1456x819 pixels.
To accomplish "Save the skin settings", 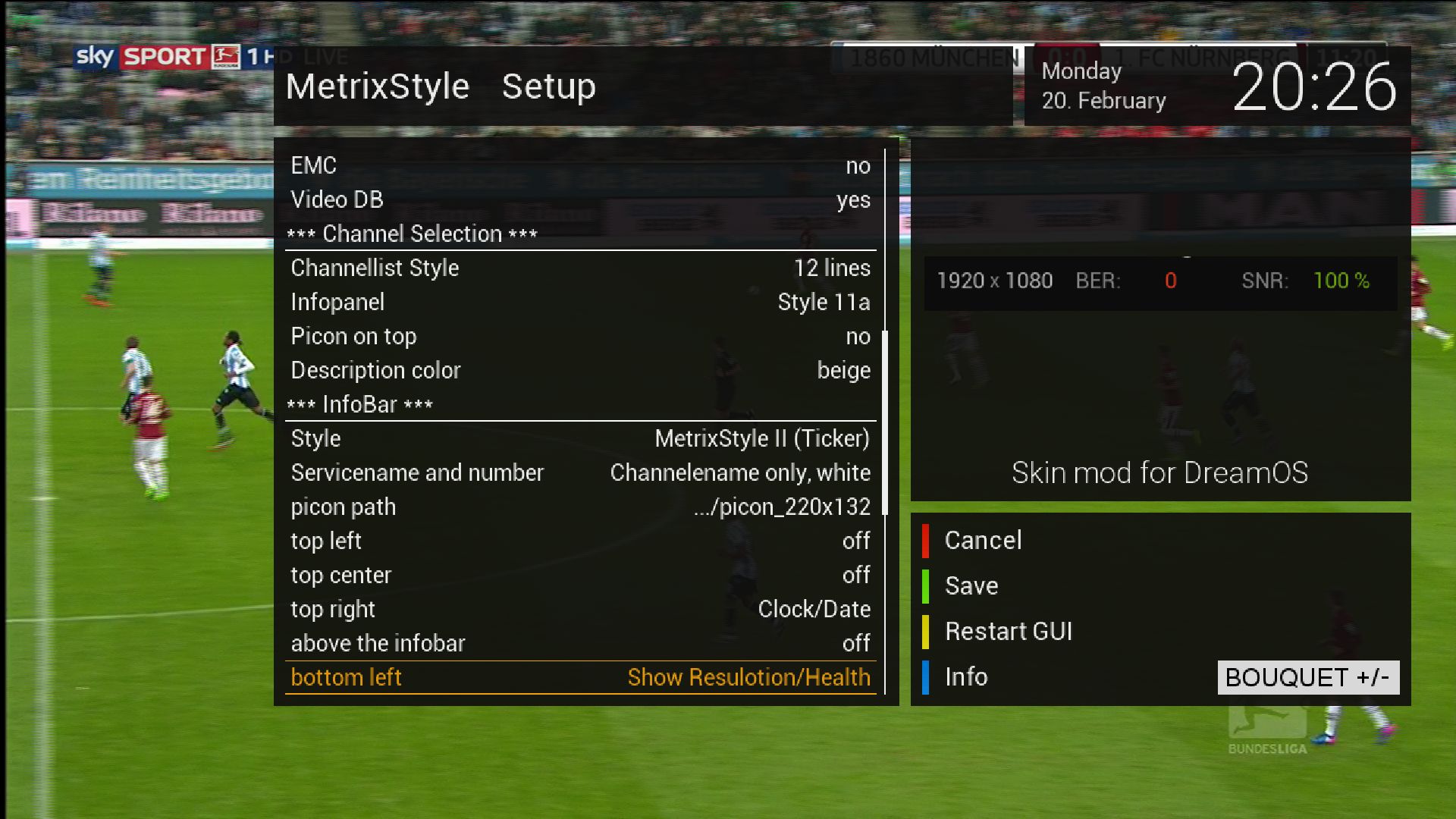I will coord(971,586).
